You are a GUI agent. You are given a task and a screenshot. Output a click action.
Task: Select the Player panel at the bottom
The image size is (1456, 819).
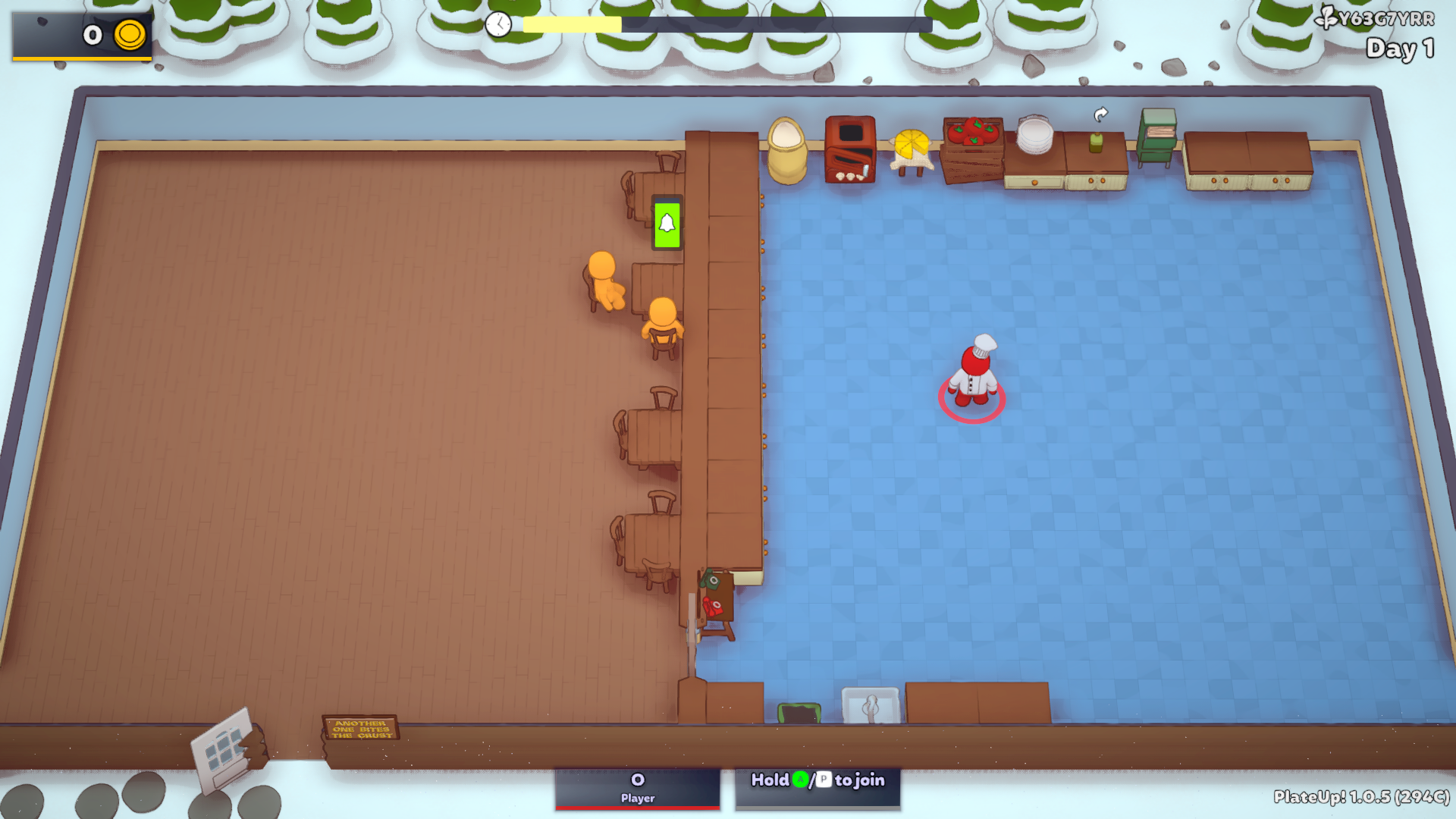(637, 789)
